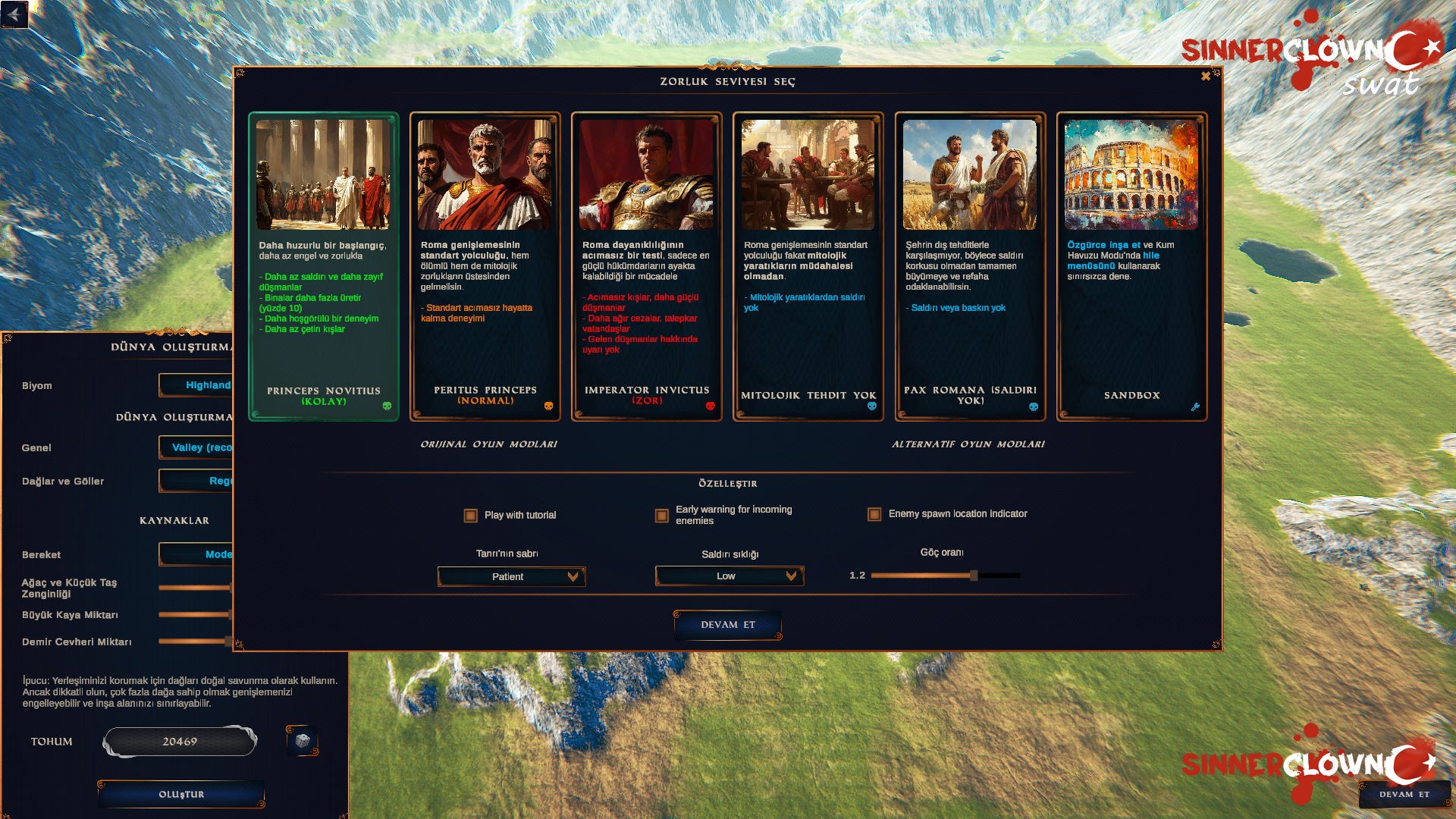This screenshot has height=819, width=1456.
Task: Click the Tohum seed value field
Action: (x=180, y=741)
